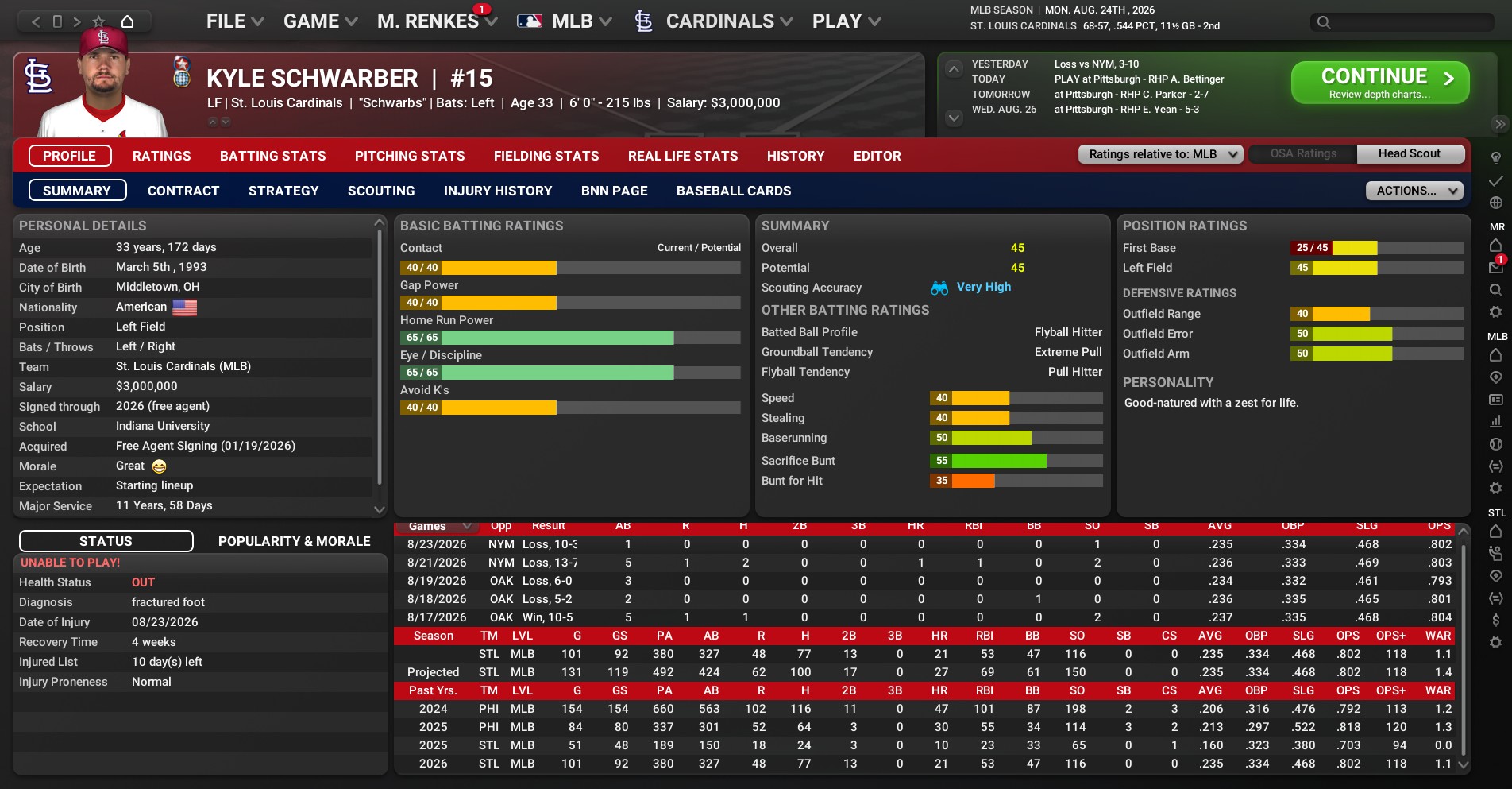This screenshot has width=1512, height=789.
Task: Open the Game menu
Action: (x=320, y=21)
